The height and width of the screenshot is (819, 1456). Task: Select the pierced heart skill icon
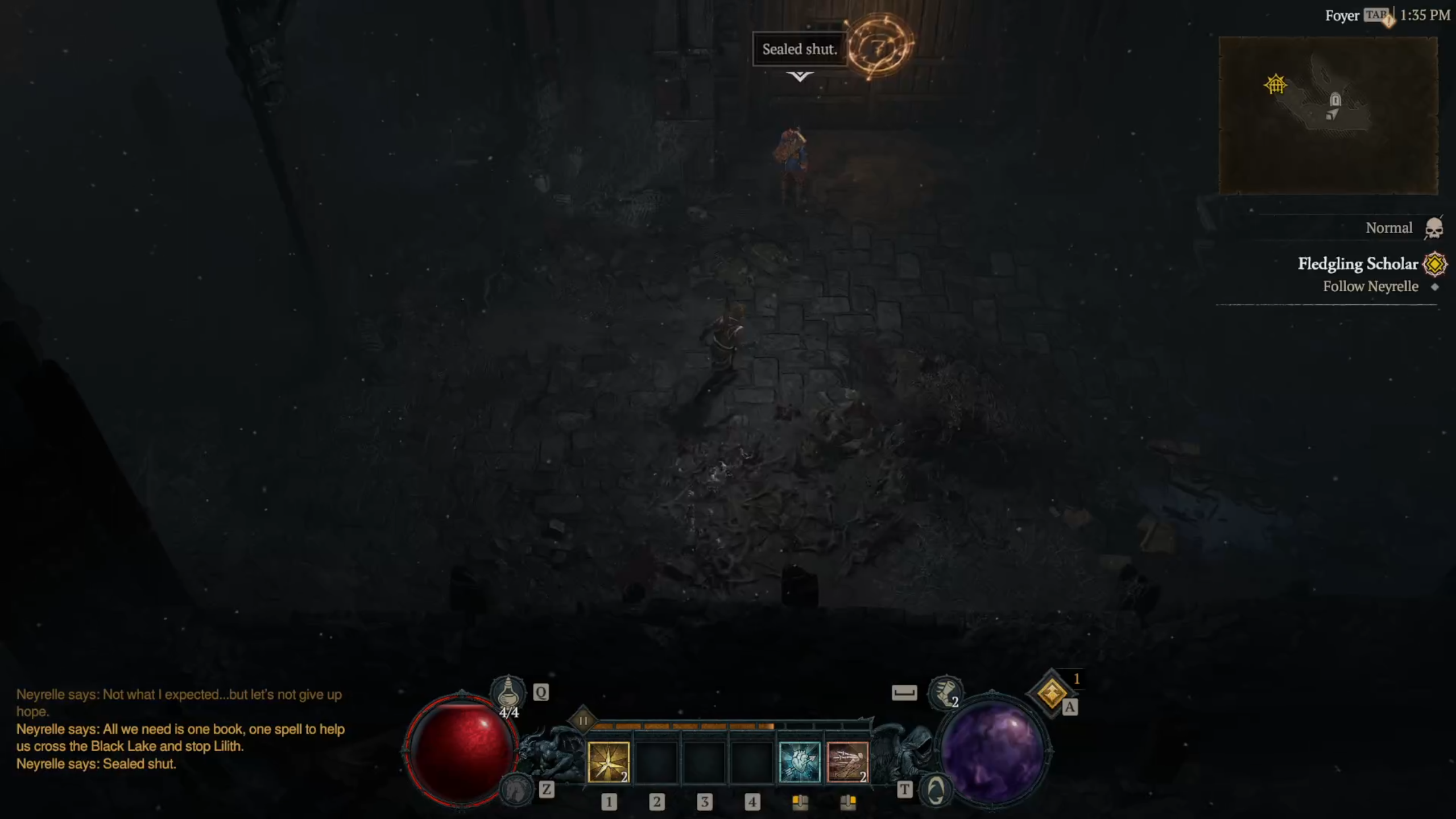pos(799,762)
